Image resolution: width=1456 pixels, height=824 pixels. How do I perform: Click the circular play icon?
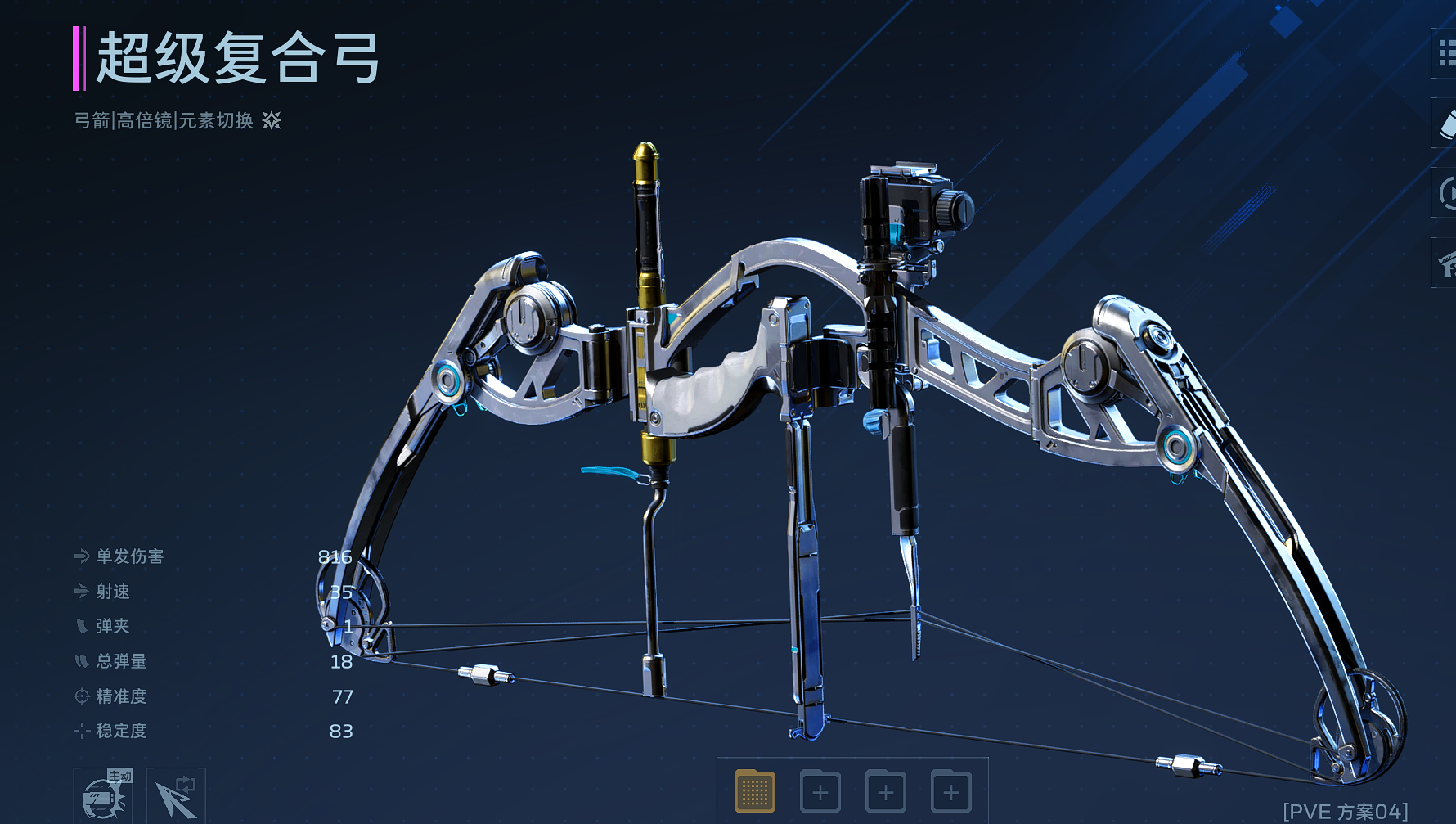[x=1446, y=193]
